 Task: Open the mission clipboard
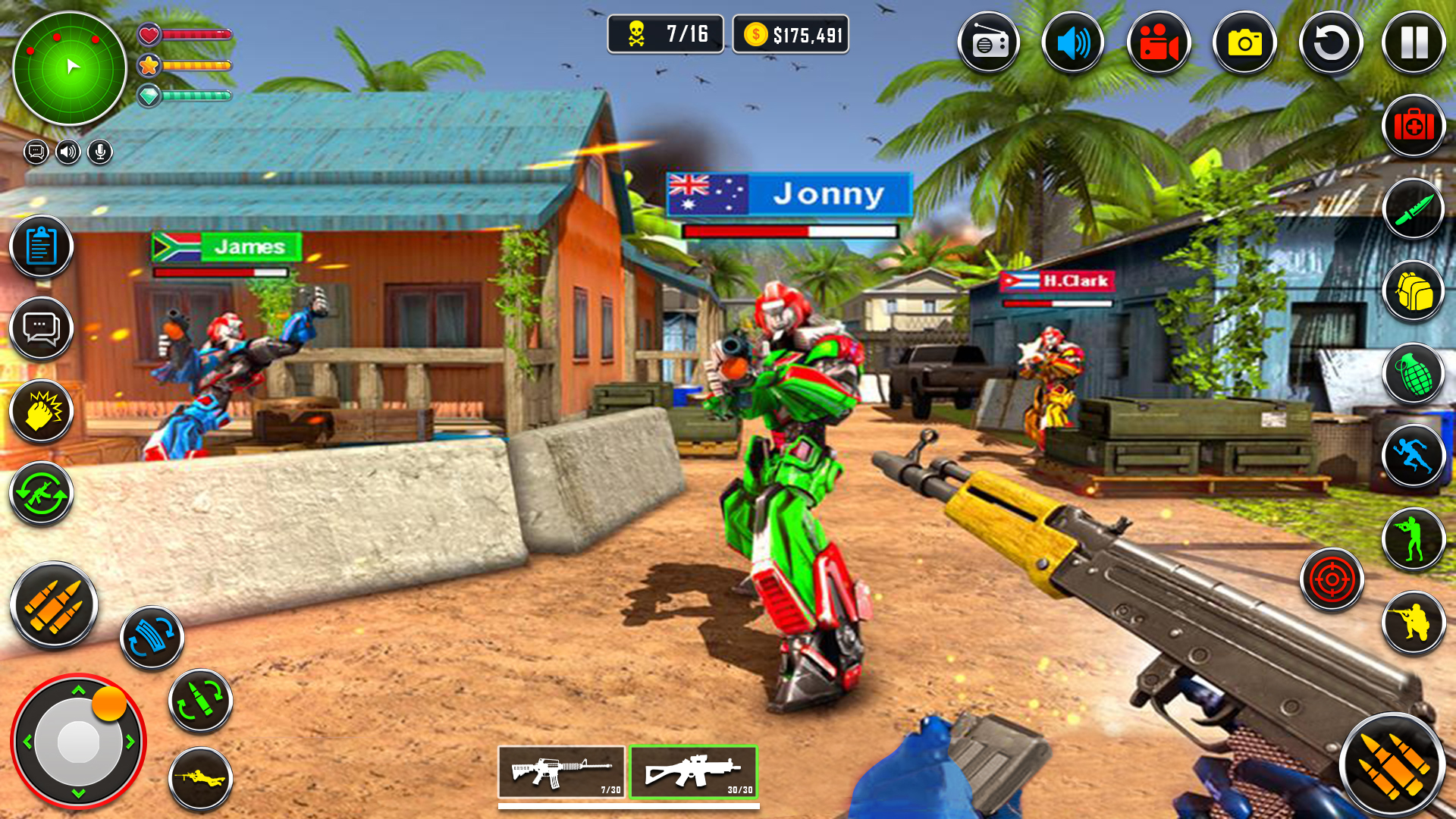pos(42,246)
